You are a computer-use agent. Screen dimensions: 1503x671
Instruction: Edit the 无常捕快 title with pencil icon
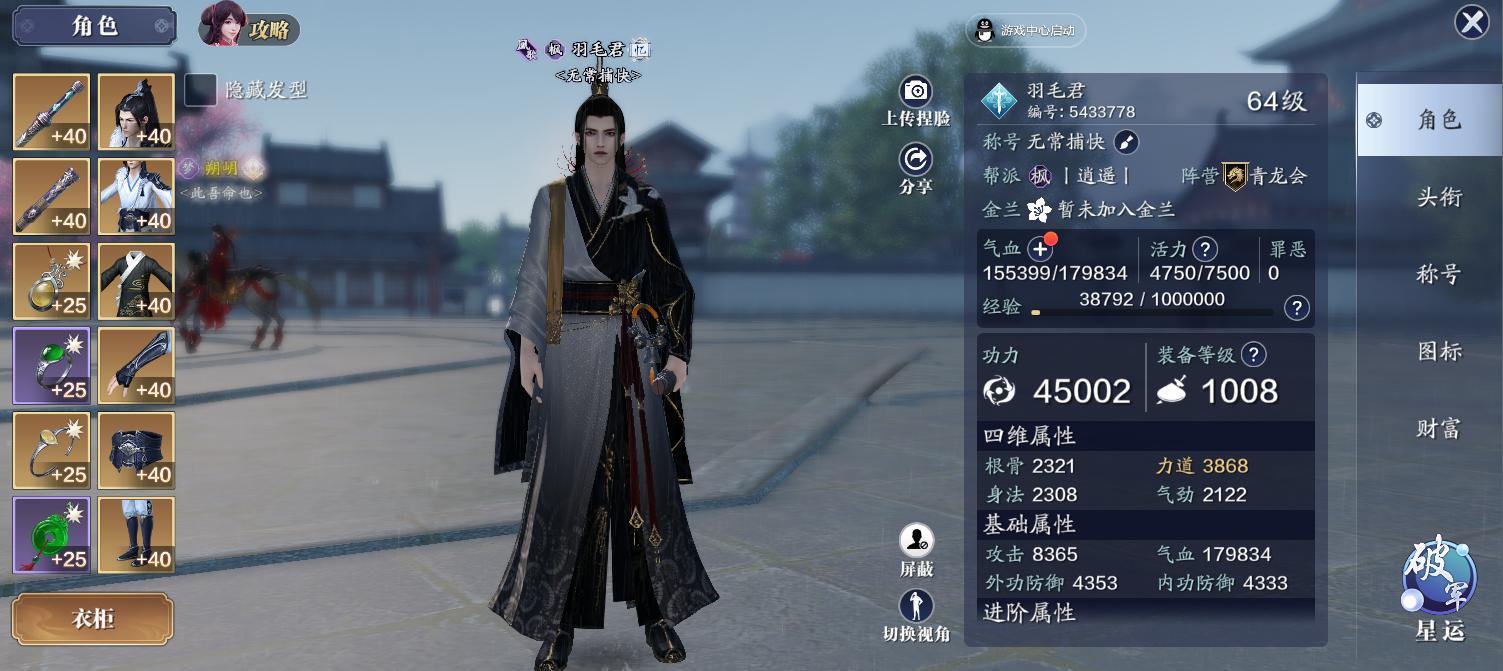coord(1126,142)
